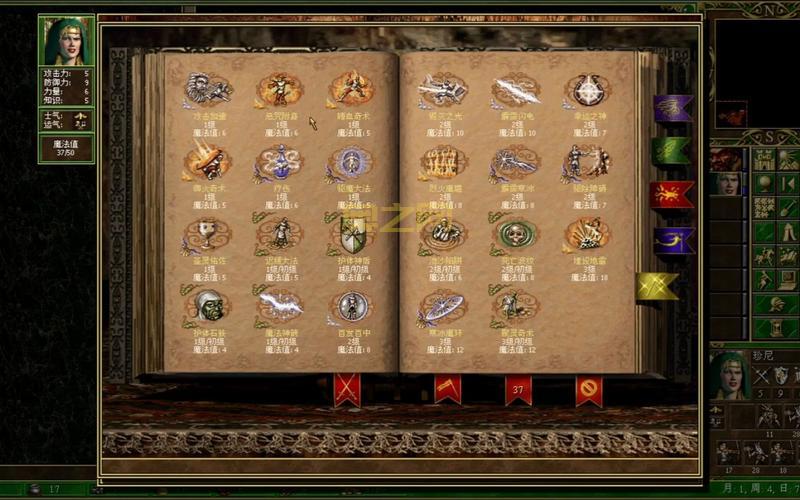The image size is (800, 500).
Task: Select the blue potion Cure spell
Action: [279, 161]
